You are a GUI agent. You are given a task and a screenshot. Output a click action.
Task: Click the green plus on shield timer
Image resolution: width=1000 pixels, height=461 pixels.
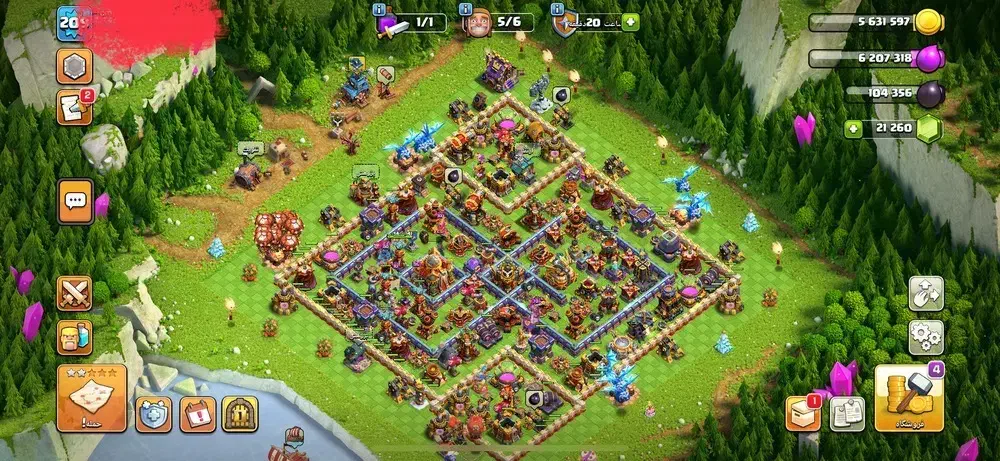point(630,21)
